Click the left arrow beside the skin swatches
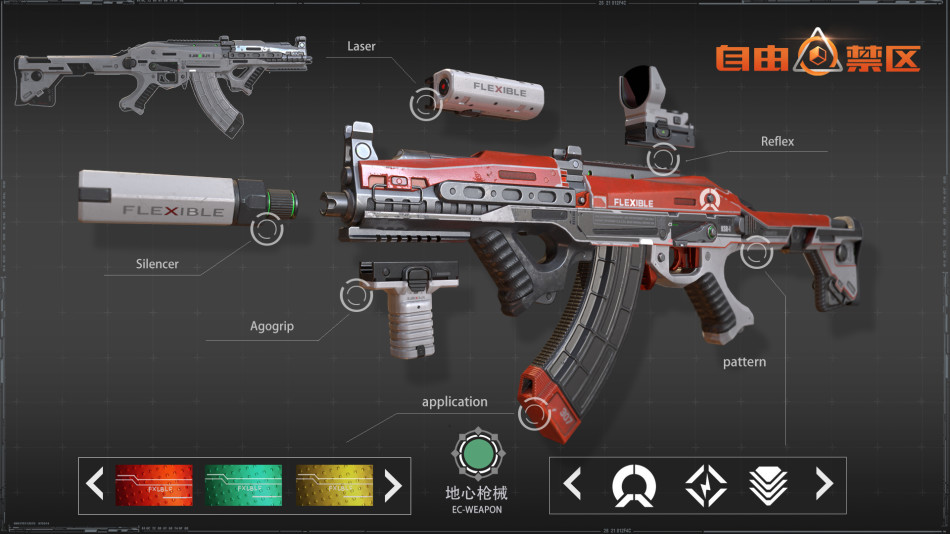Screen dimensions: 950x534 [95, 485]
